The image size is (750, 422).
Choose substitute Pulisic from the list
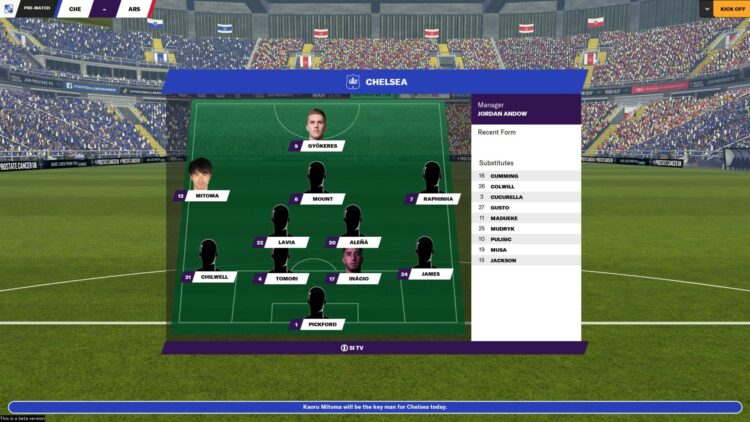tap(501, 239)
